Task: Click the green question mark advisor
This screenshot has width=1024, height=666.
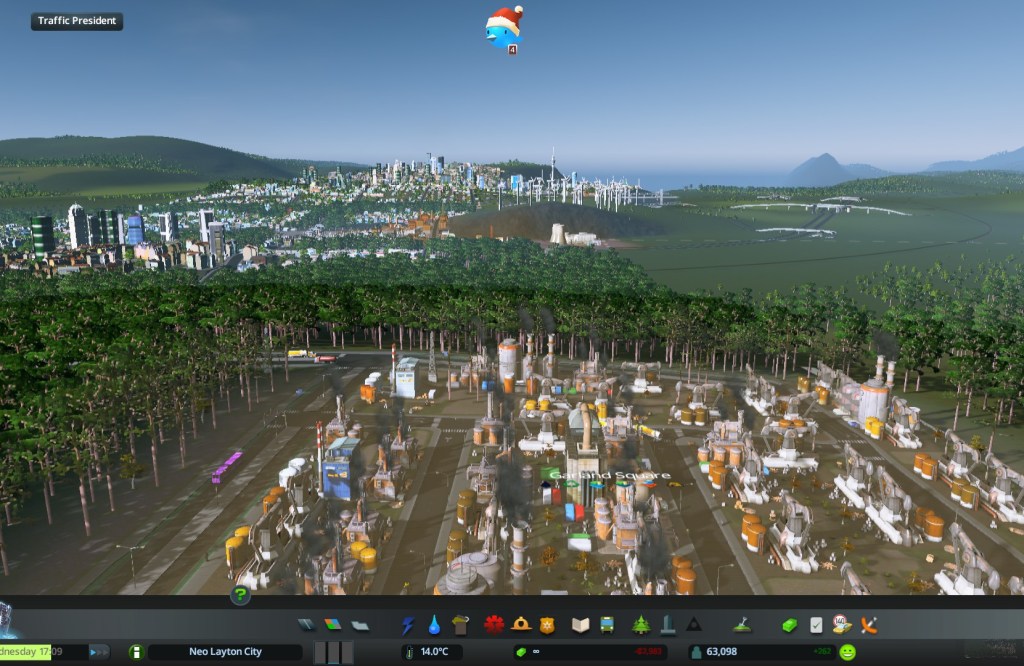Action: pyautogui.click(x=240, y=596)
